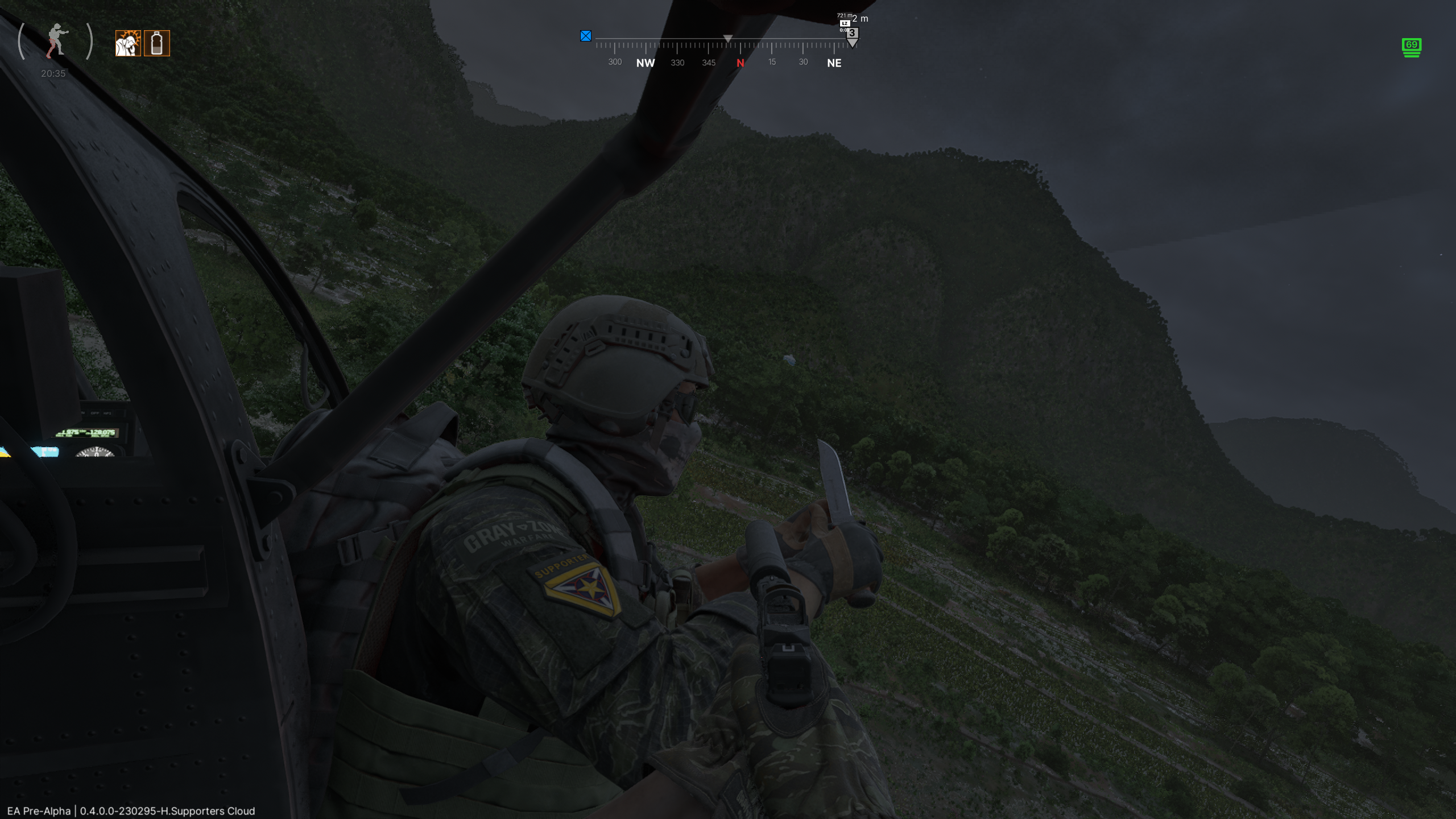This screenshot has width=1456, height=819.
Task: Select the NE label on the compass
Action: (834, 63)
